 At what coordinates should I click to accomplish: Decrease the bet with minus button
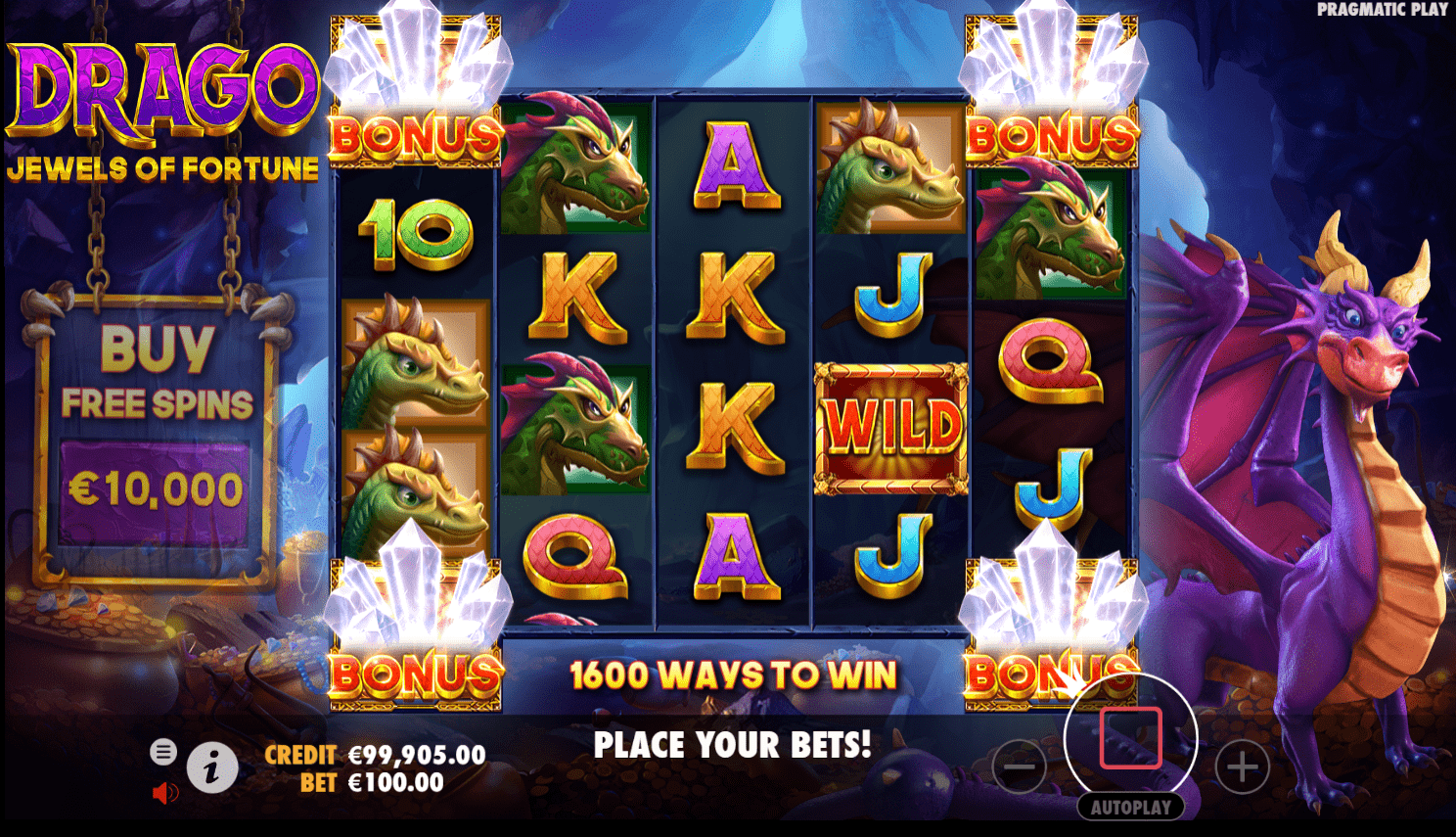(x=1019, y=767)
